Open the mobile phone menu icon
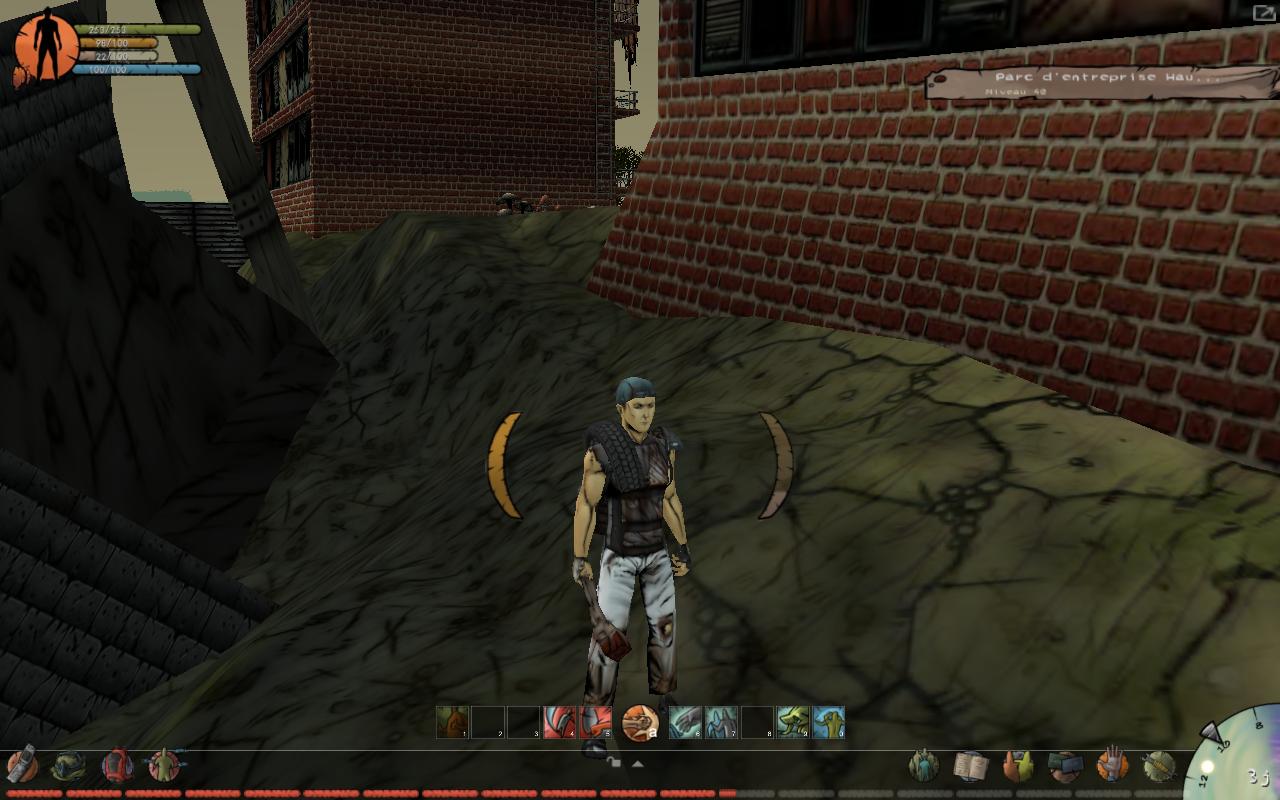 pos(22,766)
